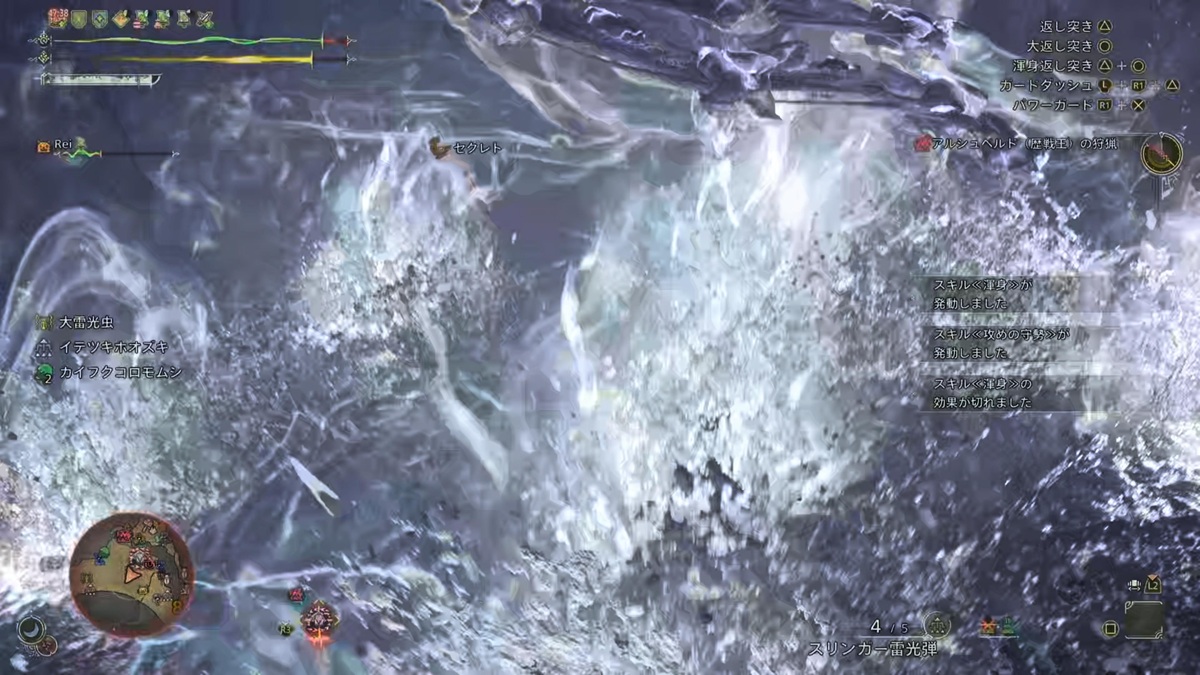Click the crescent moon time-of-day icon
Viewport: 1200px width, 675px height.
coord(31,629)
